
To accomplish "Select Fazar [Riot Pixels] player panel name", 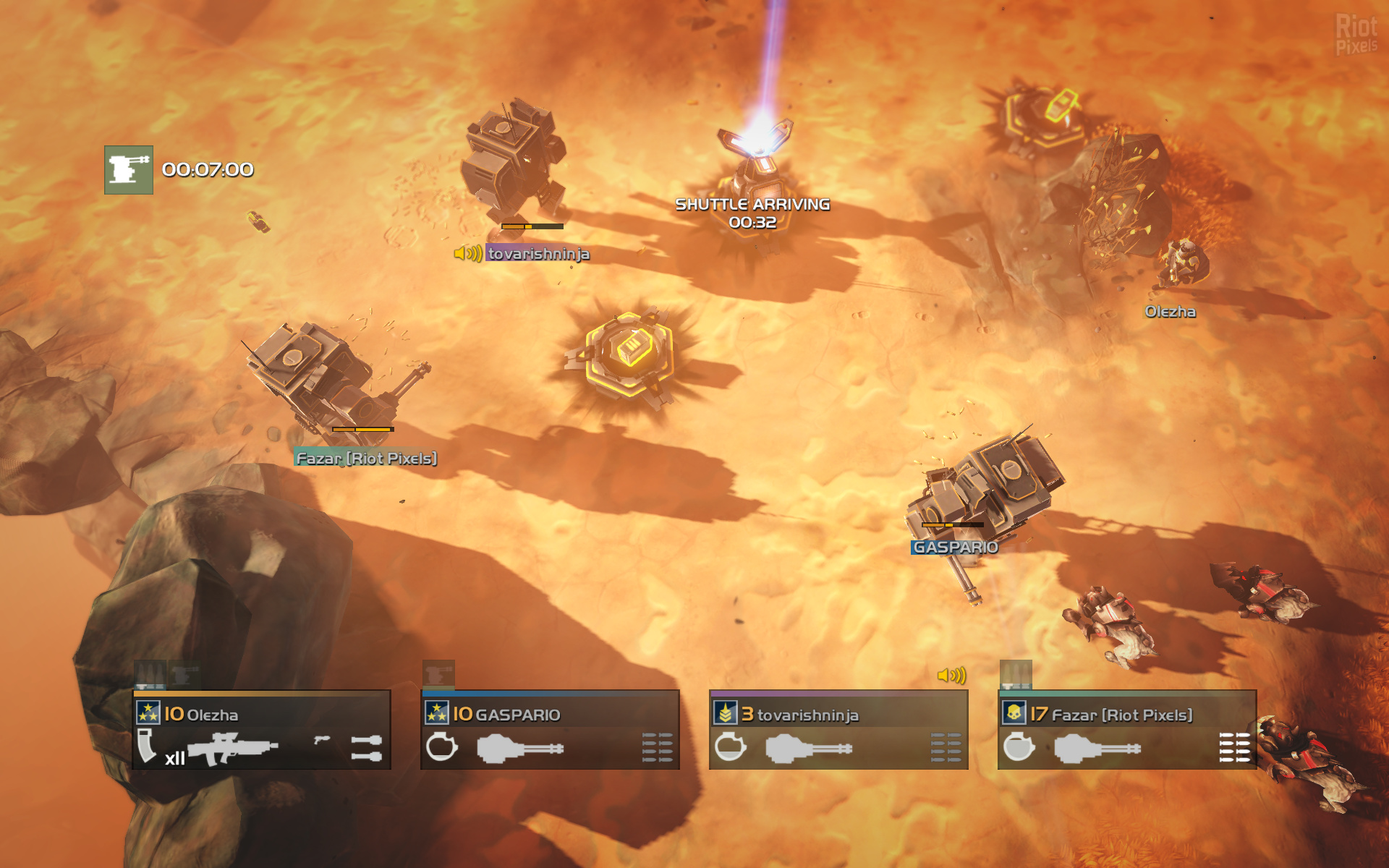I will tap(1121, 715).
